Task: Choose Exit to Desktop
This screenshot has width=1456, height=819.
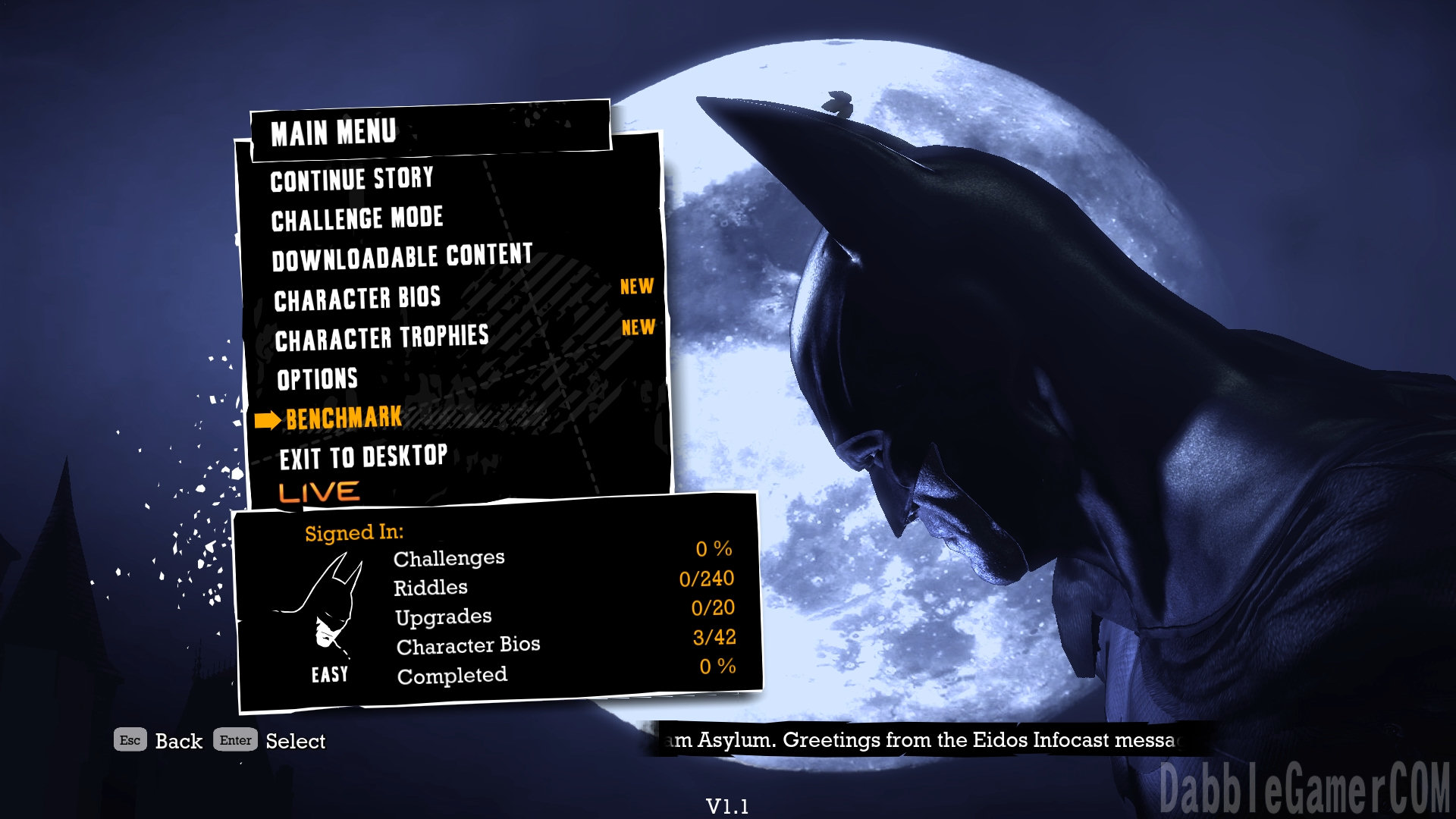Action: (x=363, y=457)
